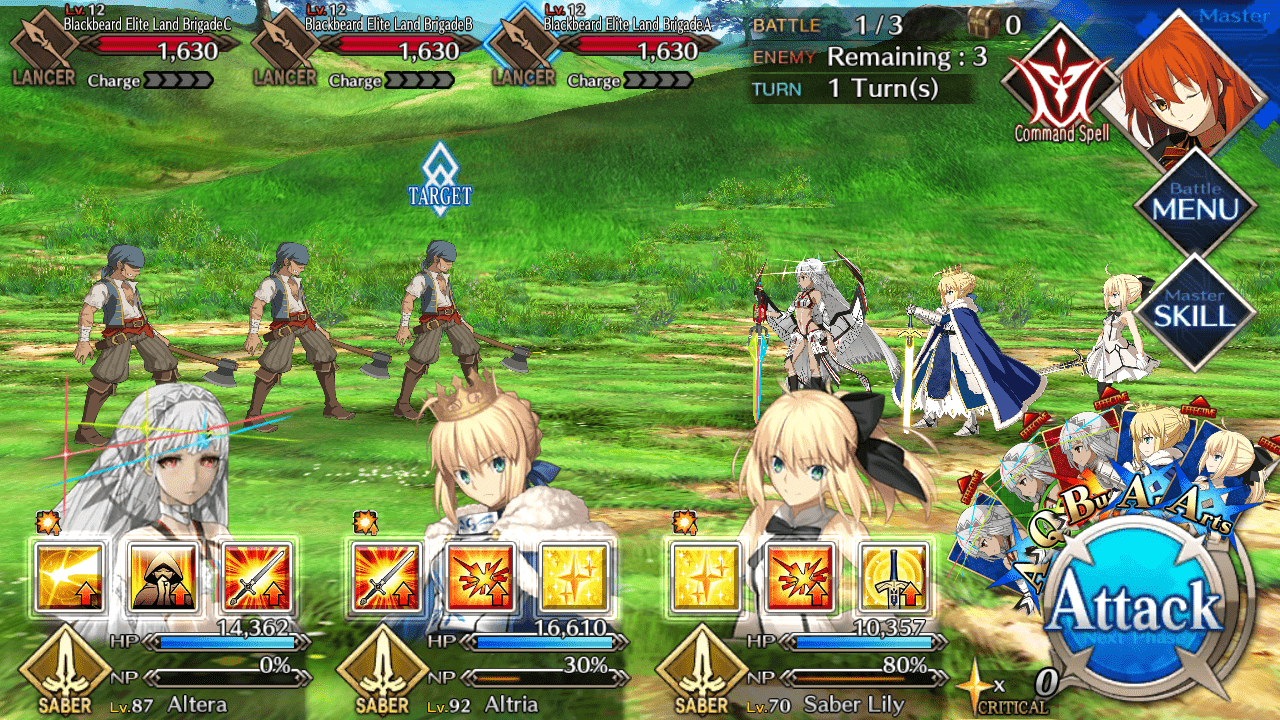View Altera's servant status via class icon
The image size is (1280, 720).
pyautogui.click(x=65, y=670)
